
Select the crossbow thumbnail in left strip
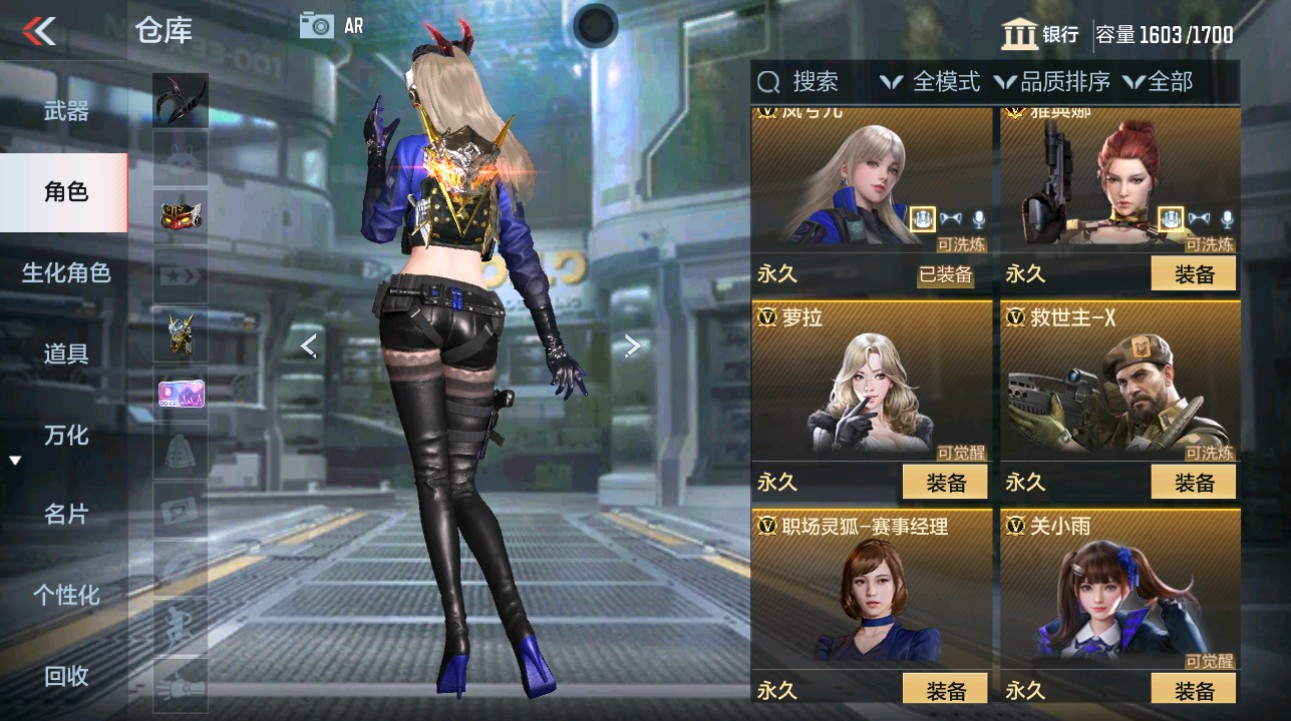pyautogui.click(x=179, y=101)
